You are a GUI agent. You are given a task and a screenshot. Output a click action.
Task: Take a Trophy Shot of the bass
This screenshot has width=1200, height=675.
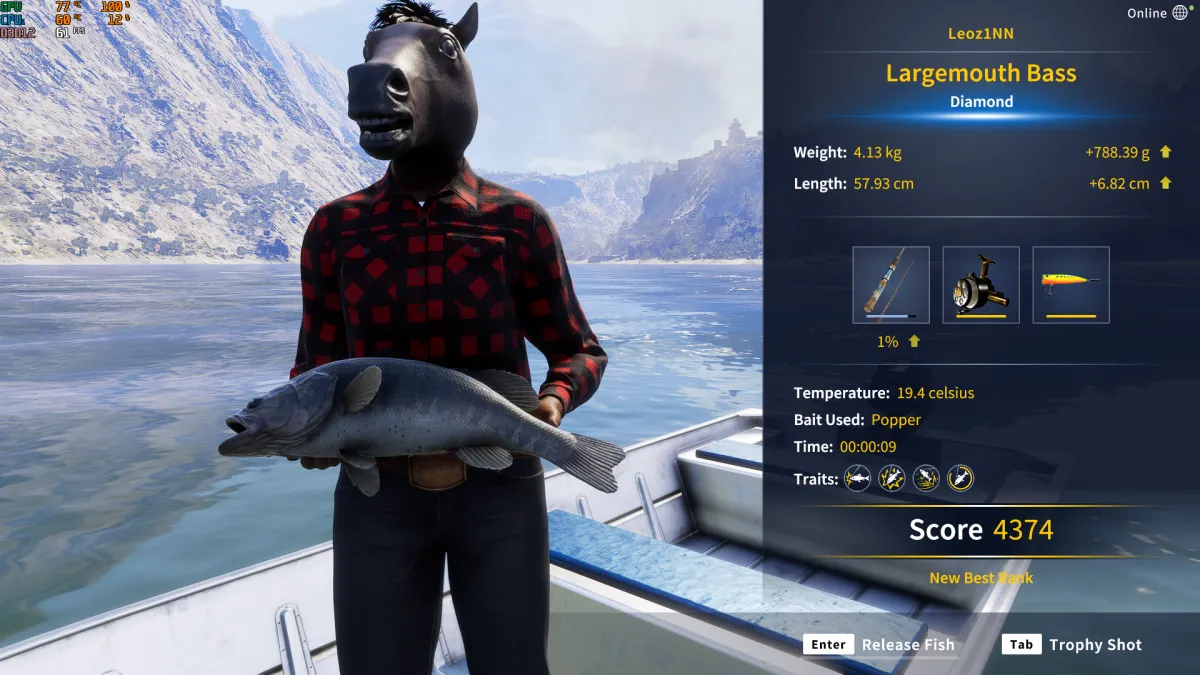click(1072, 645)
